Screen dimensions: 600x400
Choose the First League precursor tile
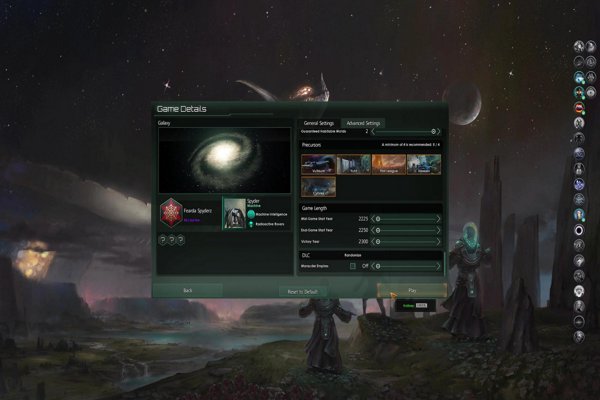coord(387,164)
